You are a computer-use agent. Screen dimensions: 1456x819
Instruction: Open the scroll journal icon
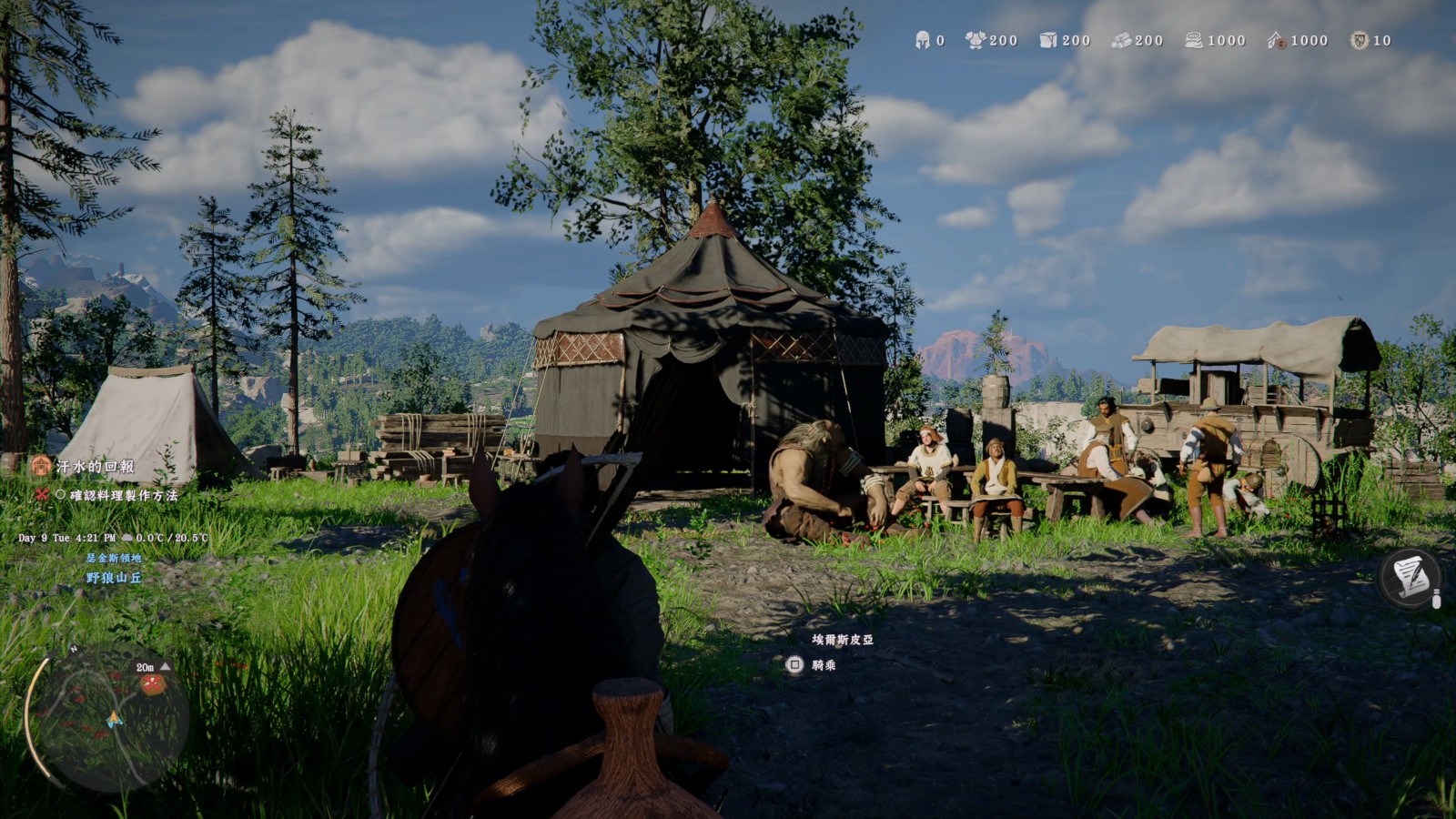(x=1410, y=577)
